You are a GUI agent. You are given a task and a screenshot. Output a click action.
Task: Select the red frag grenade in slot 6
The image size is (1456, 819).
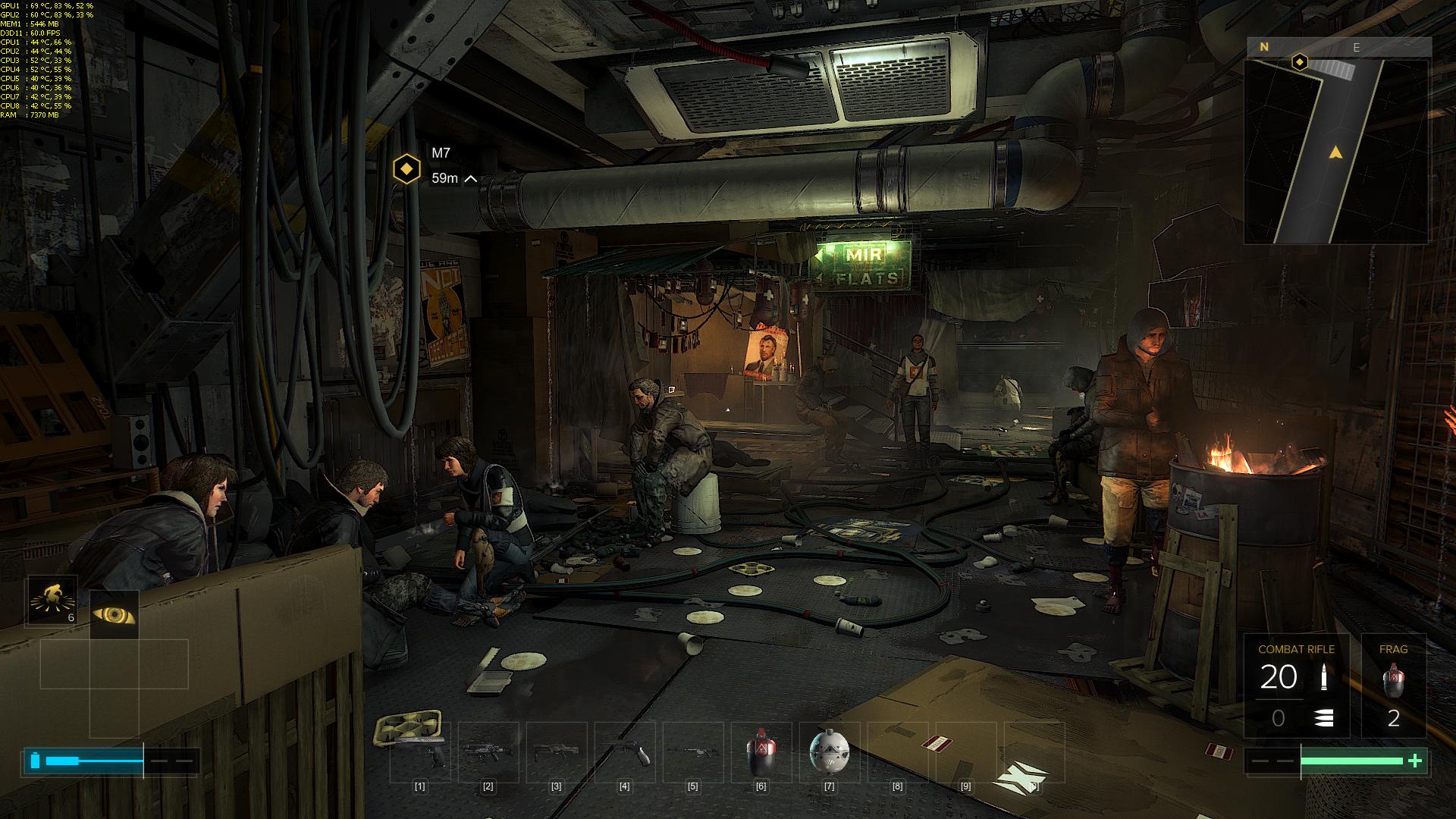[x=761, y=751]
